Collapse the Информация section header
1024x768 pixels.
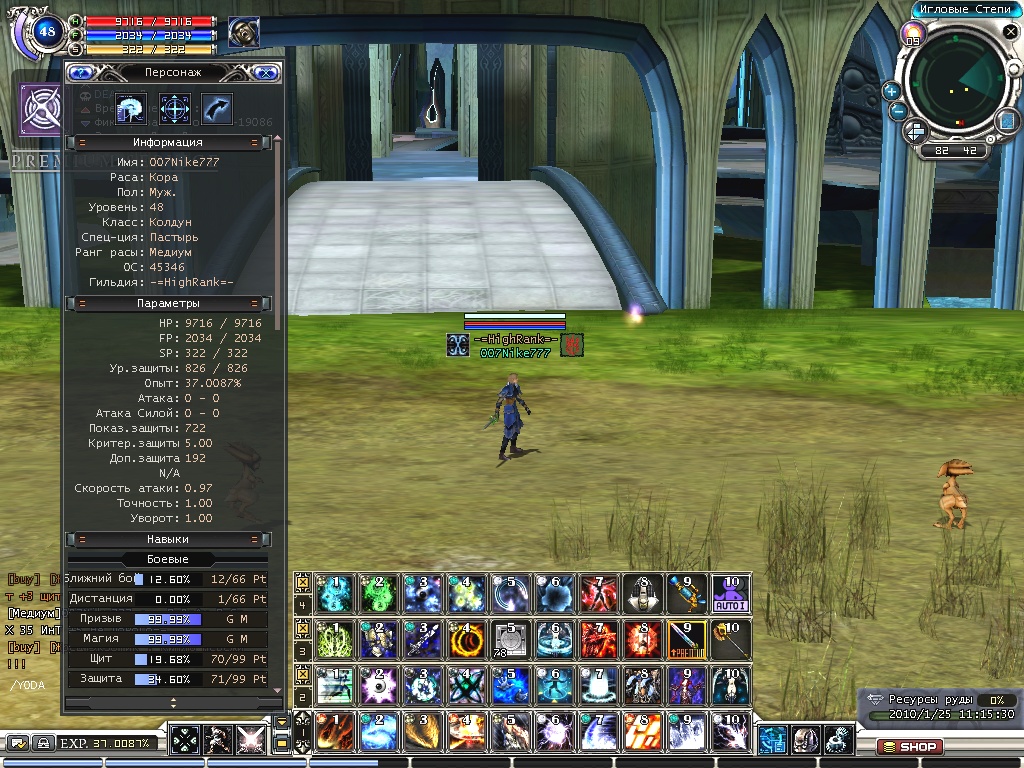(168, 143)
